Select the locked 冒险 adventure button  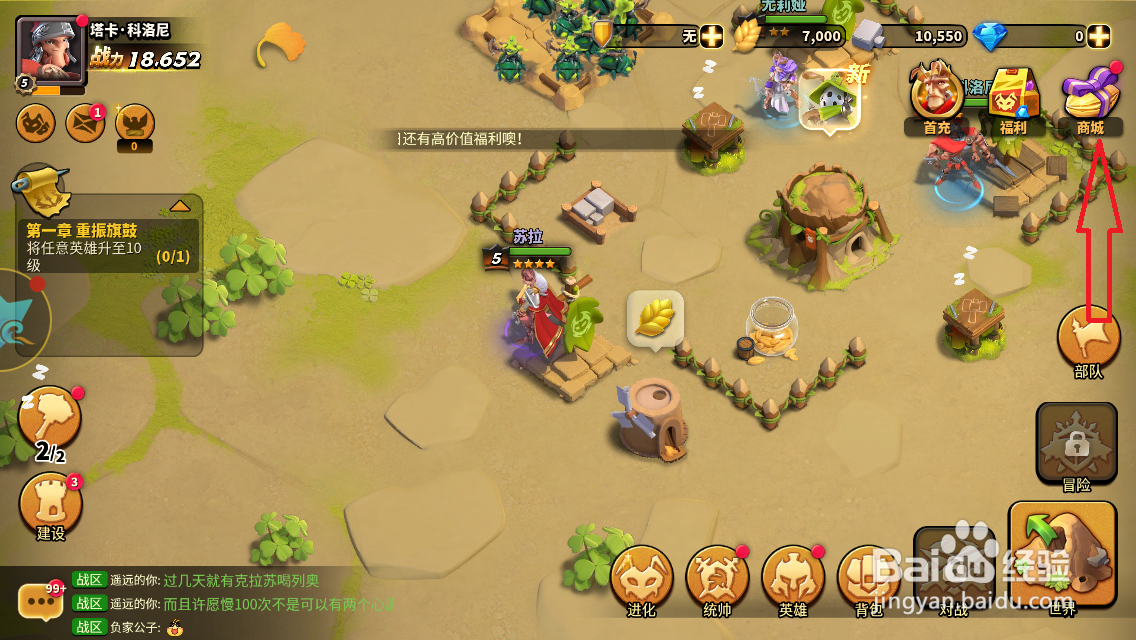pyautogui.click(x=1076, y=445)
